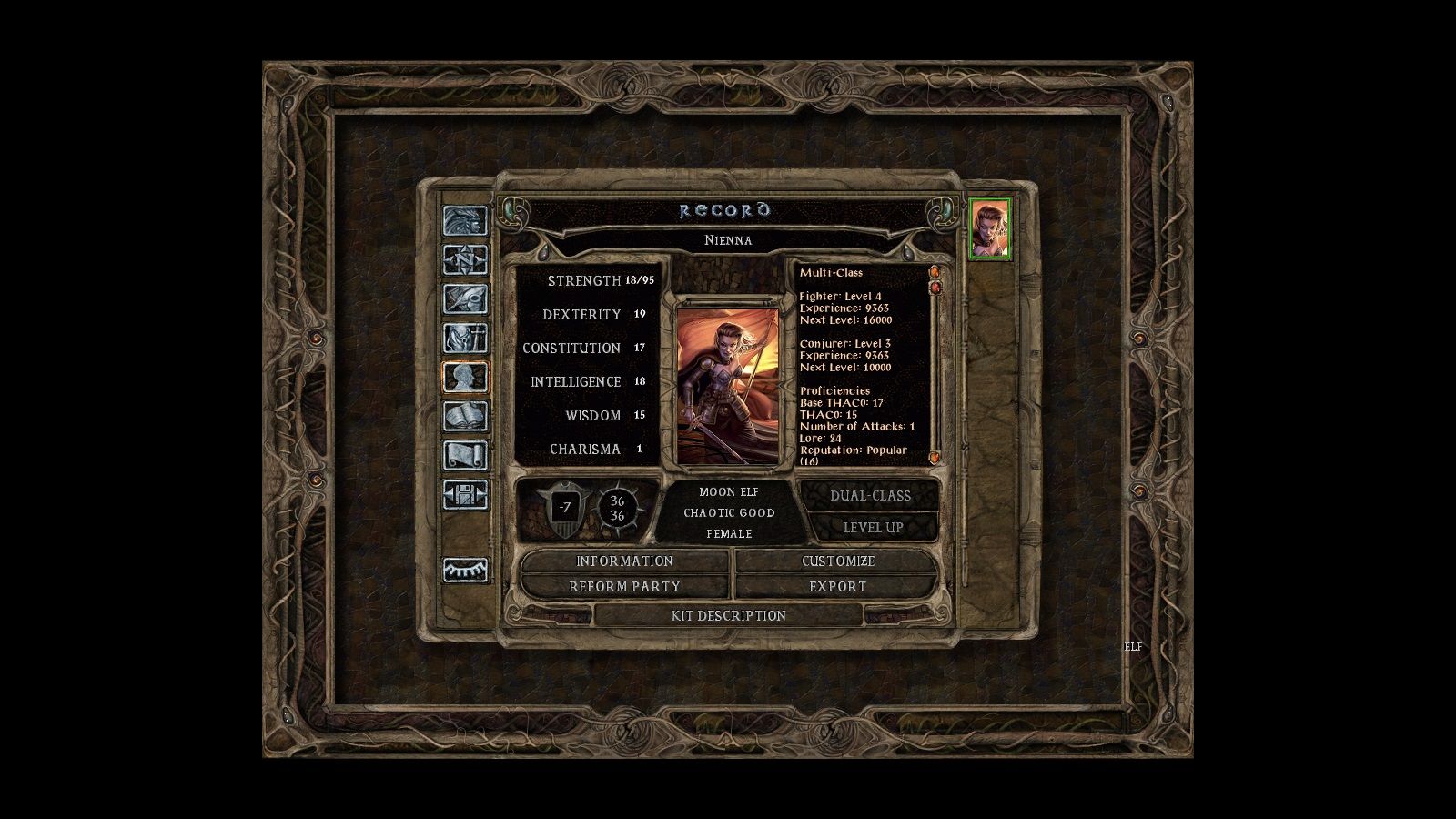Viewport: 1456px width, 819px height.
Task: Open the mage spellbook icon
Action: point(465,415)
